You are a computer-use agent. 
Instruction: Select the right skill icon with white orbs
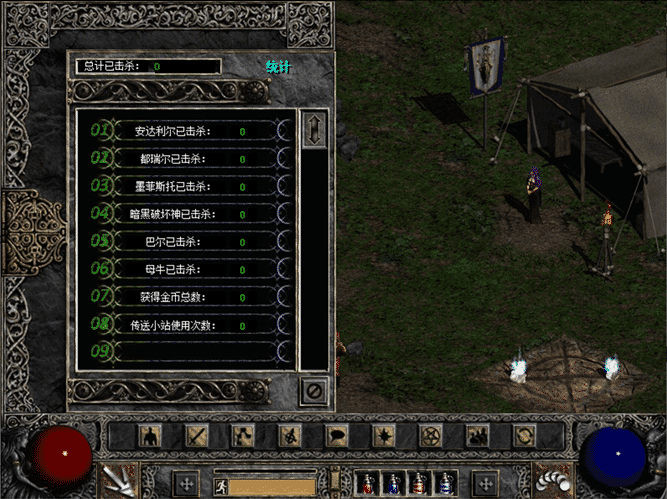pos(550,480)
